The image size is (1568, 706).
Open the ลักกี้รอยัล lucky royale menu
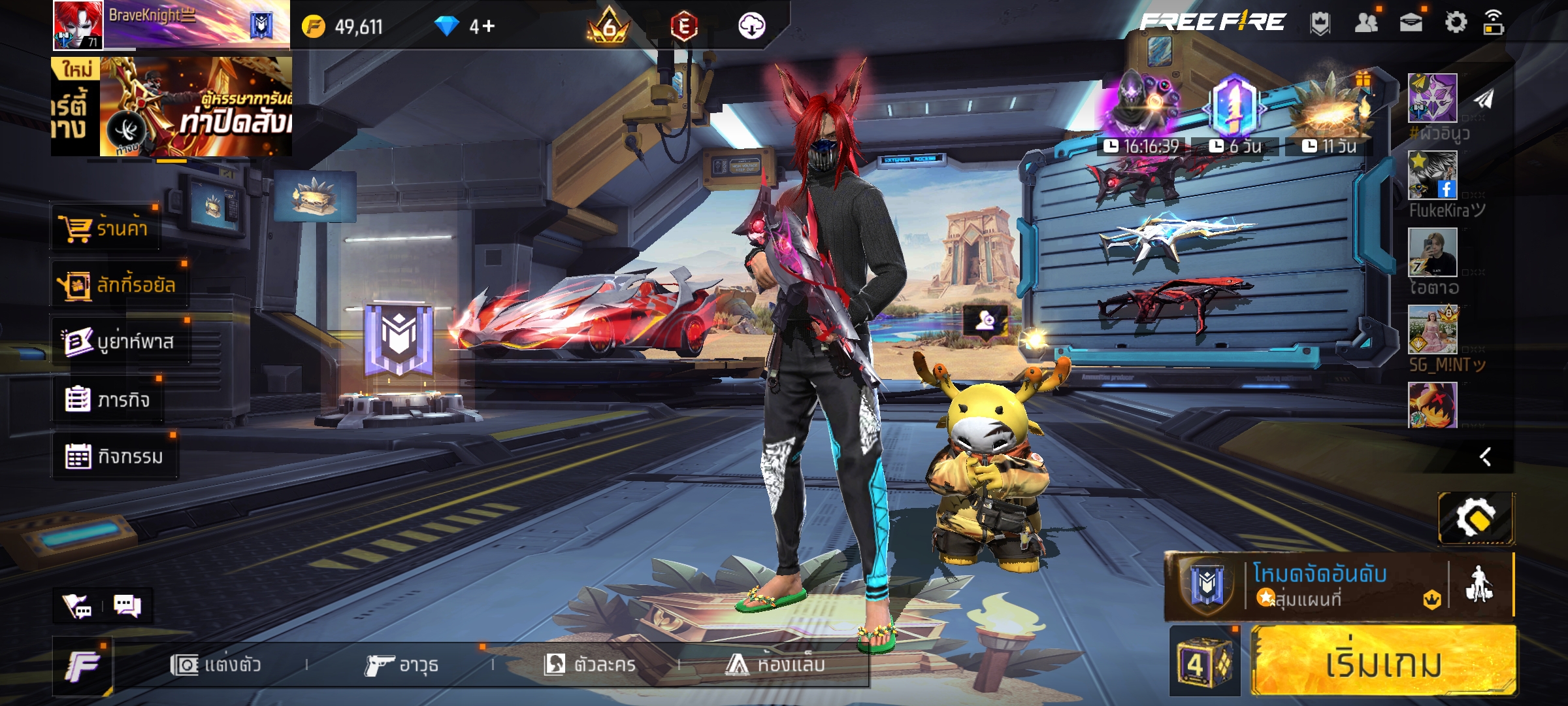point(119,285)
